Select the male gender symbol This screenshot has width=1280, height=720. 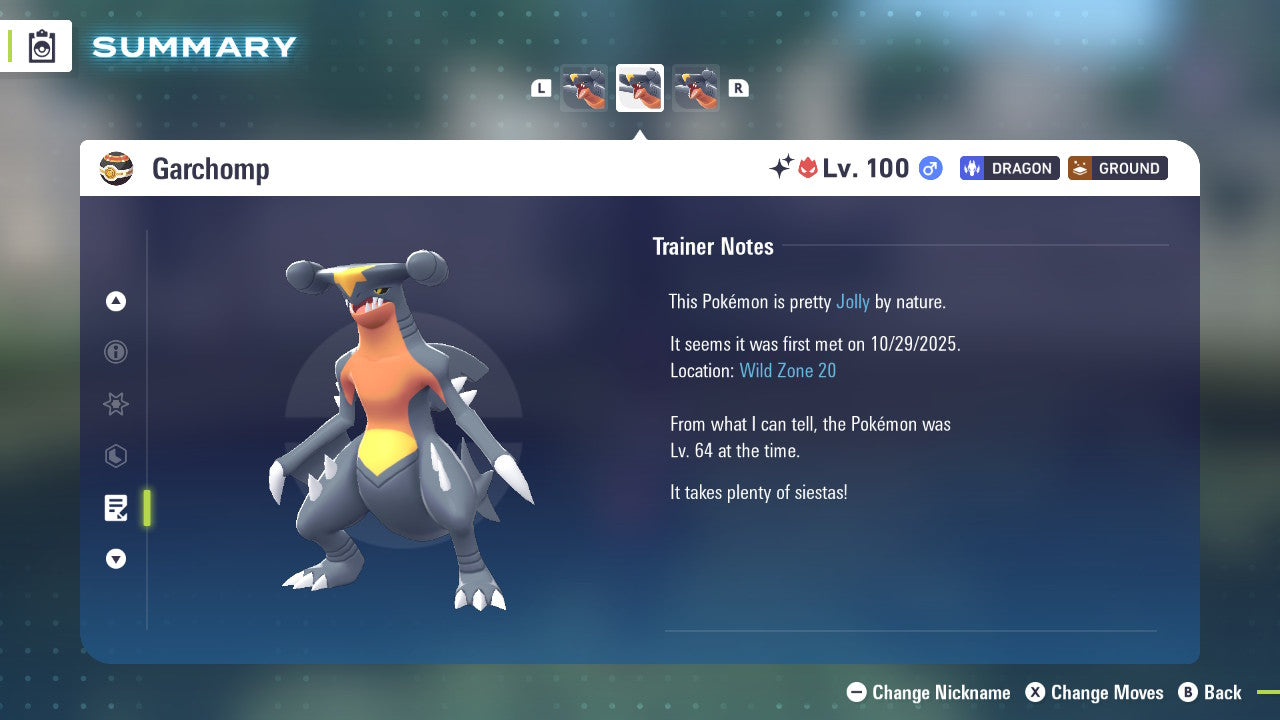[x=929, y=168]
